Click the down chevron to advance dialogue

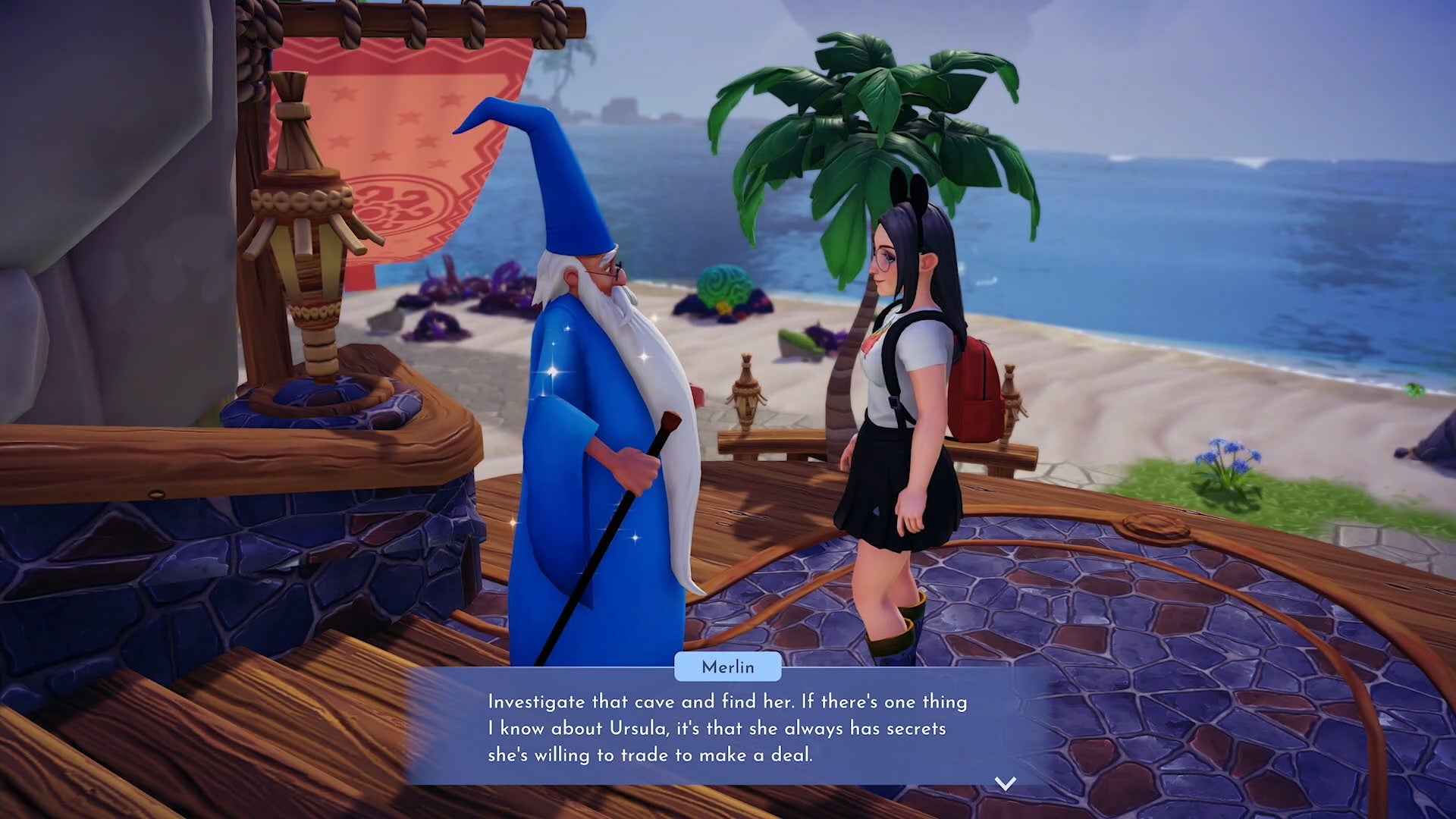point(1005,785)
